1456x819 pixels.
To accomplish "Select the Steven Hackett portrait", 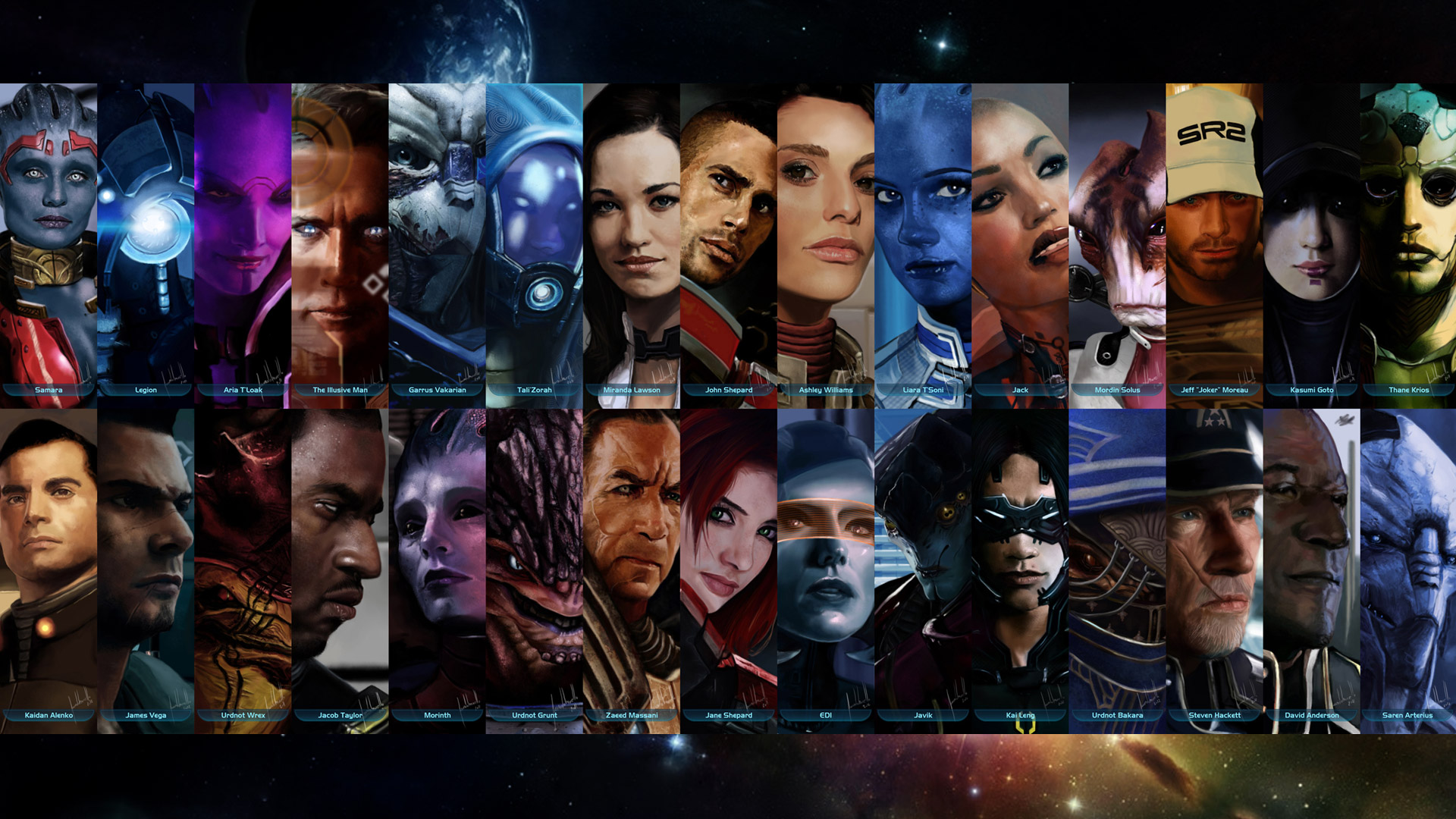I will pos(1214,569).
